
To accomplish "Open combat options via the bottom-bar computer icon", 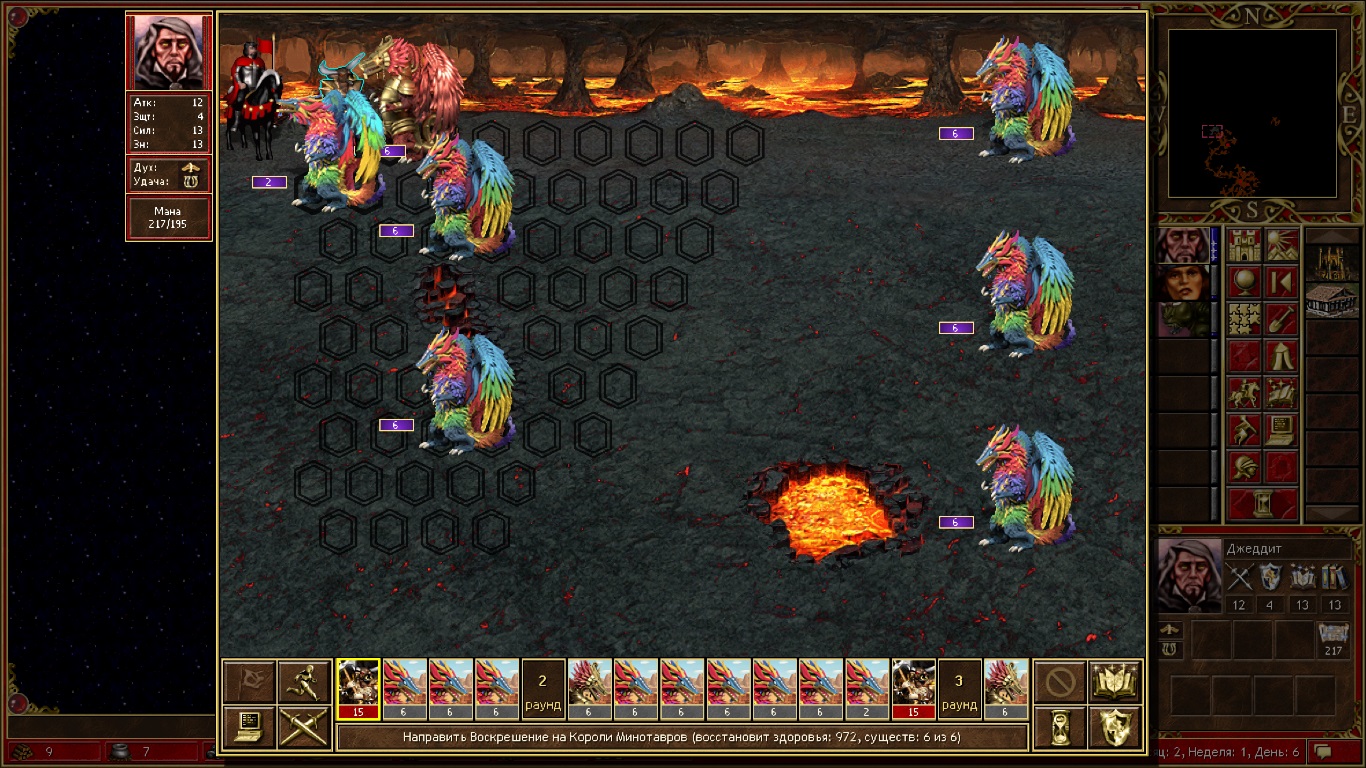I will click(x=248, y=727).
